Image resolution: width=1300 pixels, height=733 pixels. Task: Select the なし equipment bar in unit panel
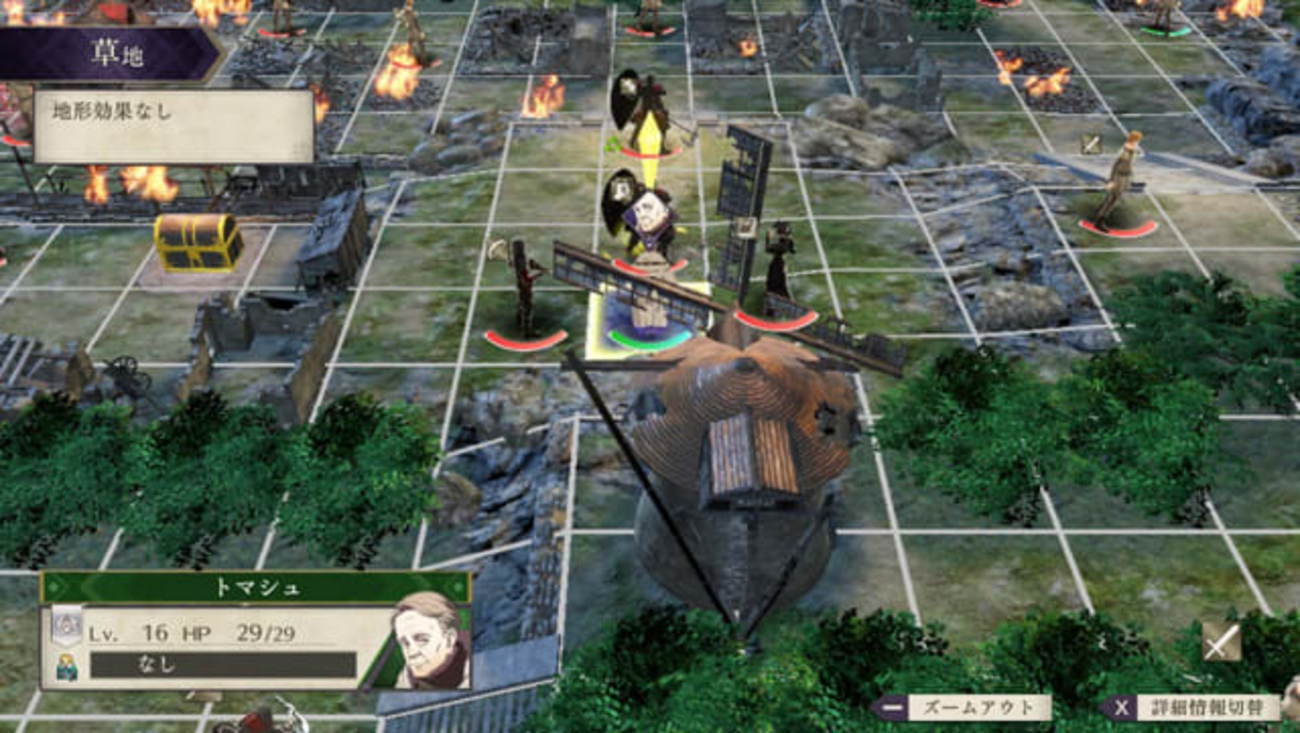tap(222, 664)
